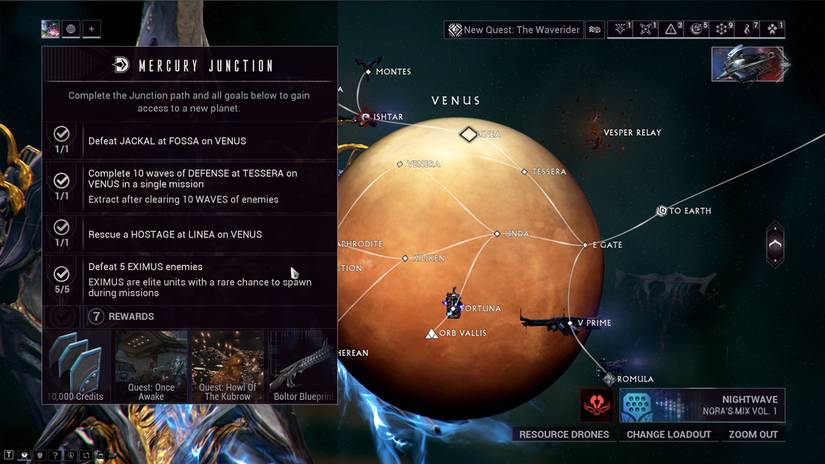View the Bolter Blueprint reward
The image size is (825, 464).
click(x=301, y=366)
